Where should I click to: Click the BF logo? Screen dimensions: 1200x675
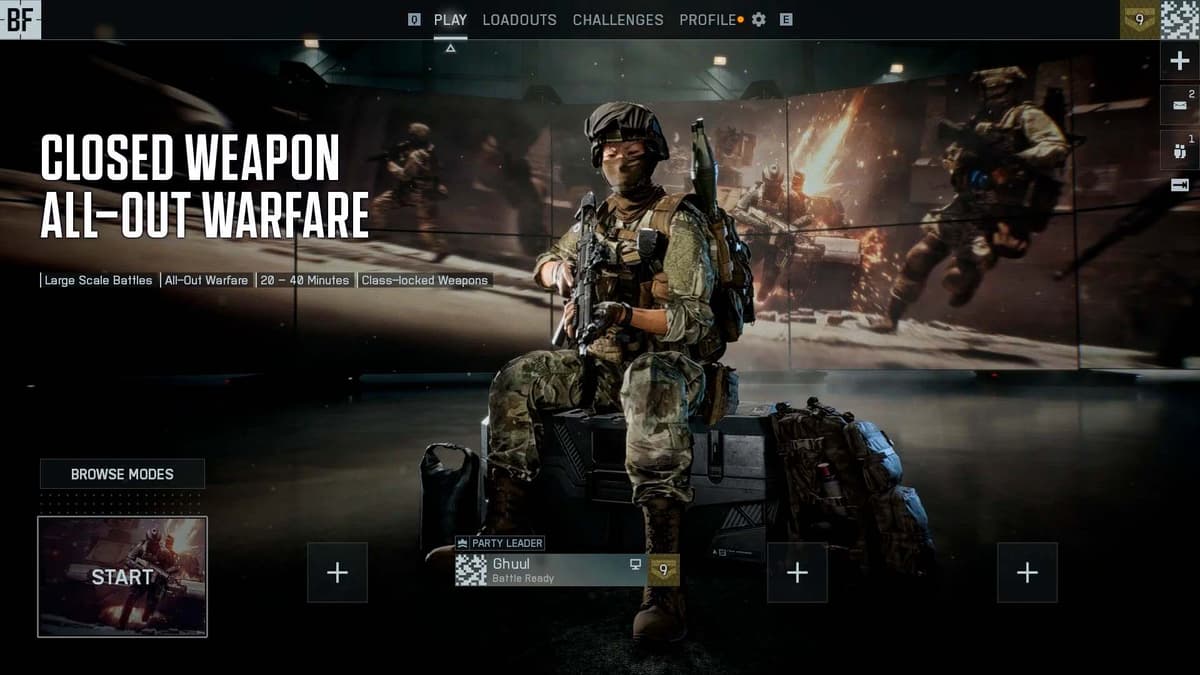20,20
